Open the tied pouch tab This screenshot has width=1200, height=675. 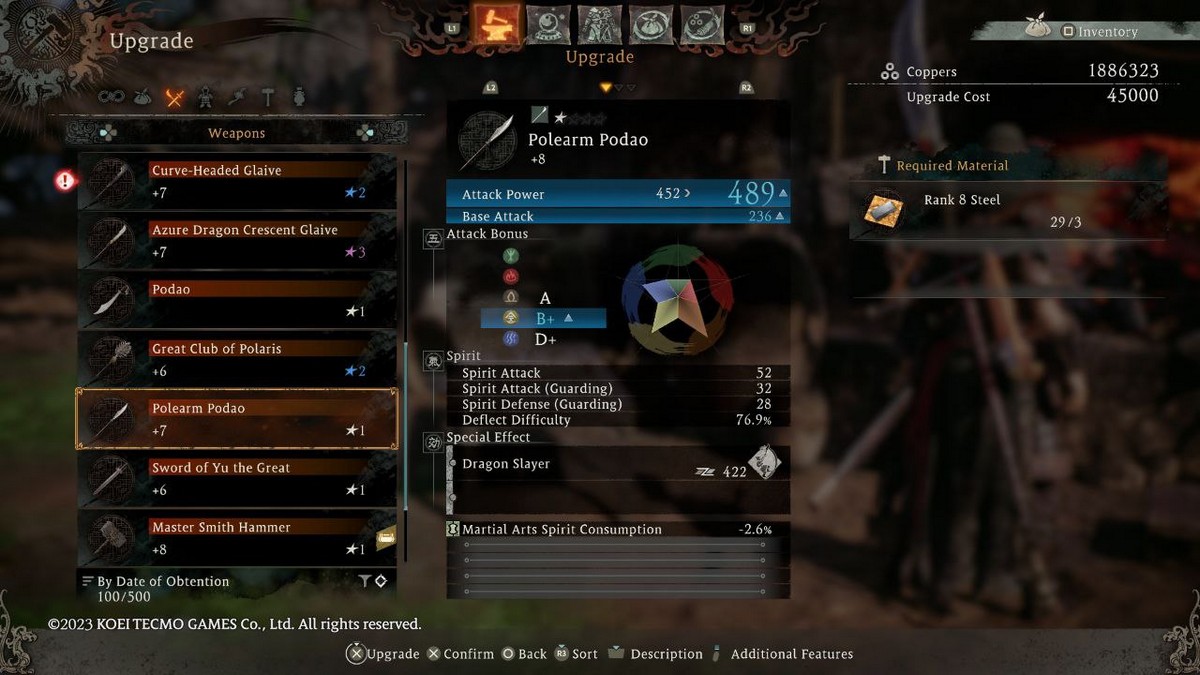coord(650,24)
